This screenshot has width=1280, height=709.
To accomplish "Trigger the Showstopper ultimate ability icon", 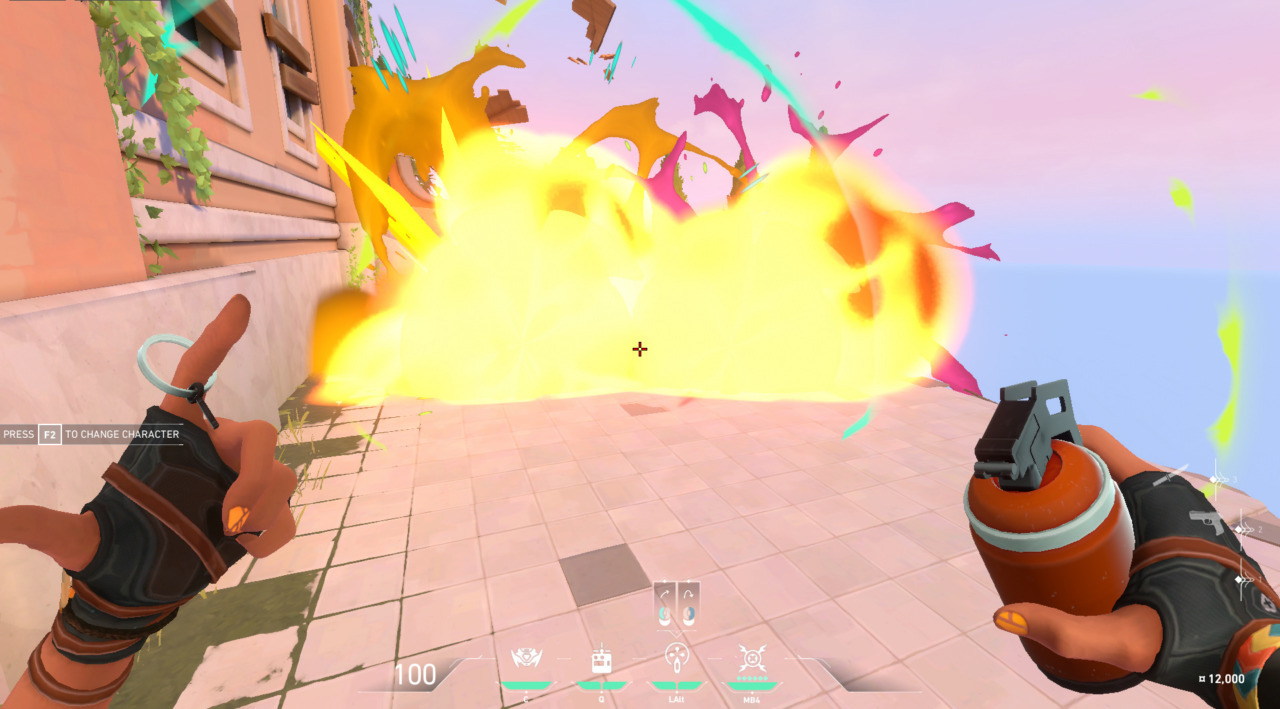I will point(752,658).
